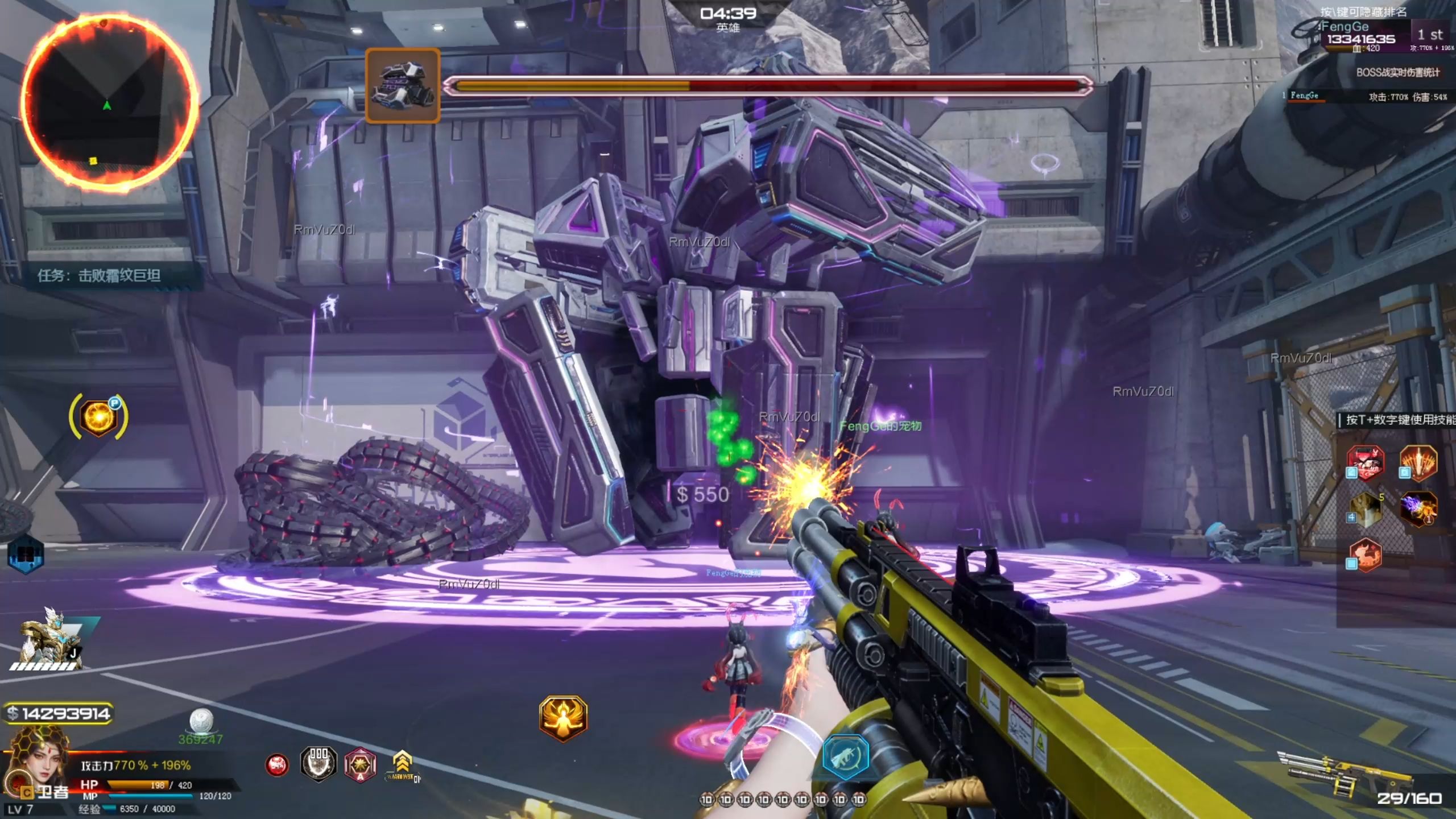Activate the pink hexagon star skill

coord(360,764)
